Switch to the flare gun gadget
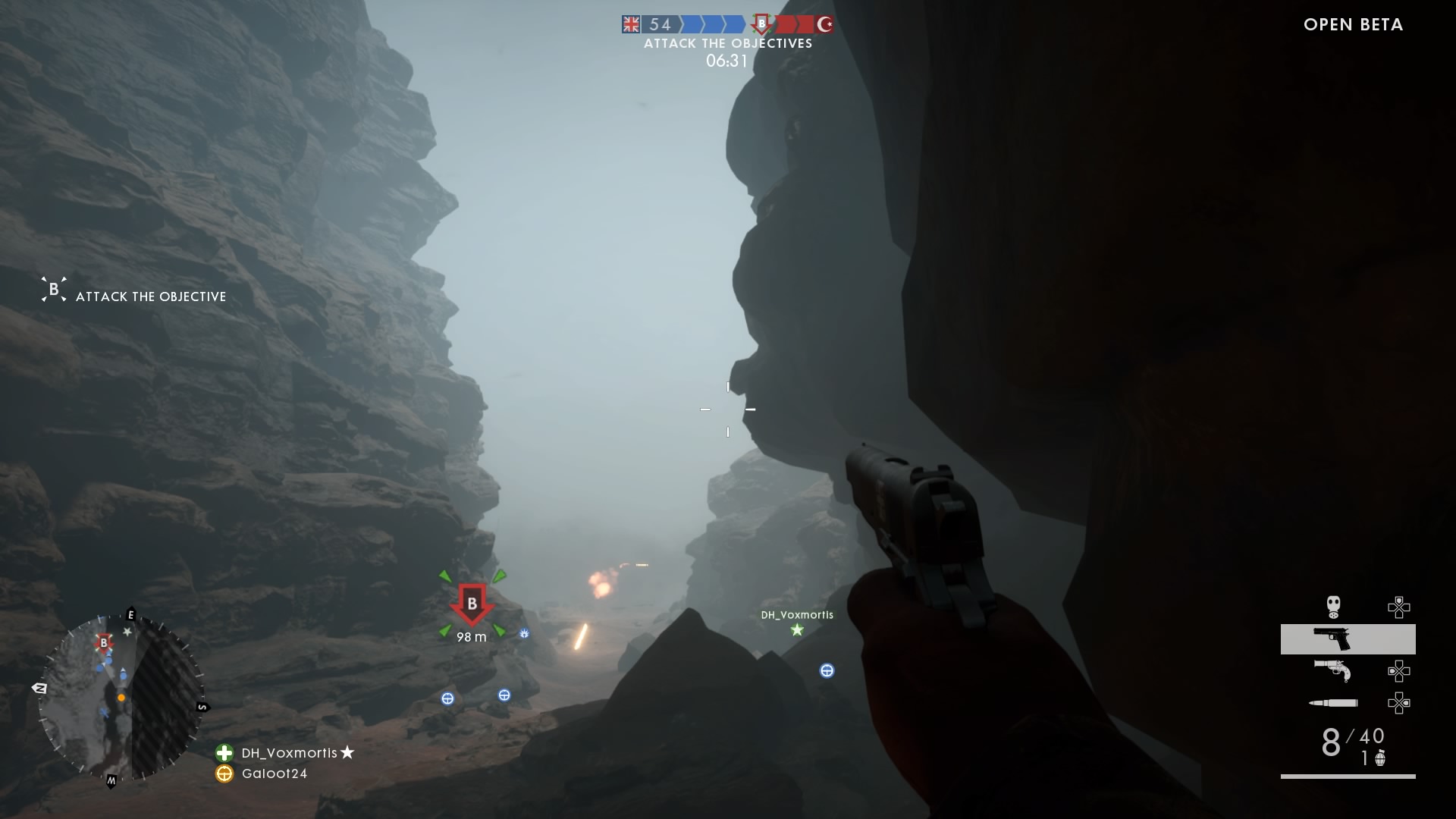1456x819 pixels. 1332,670
